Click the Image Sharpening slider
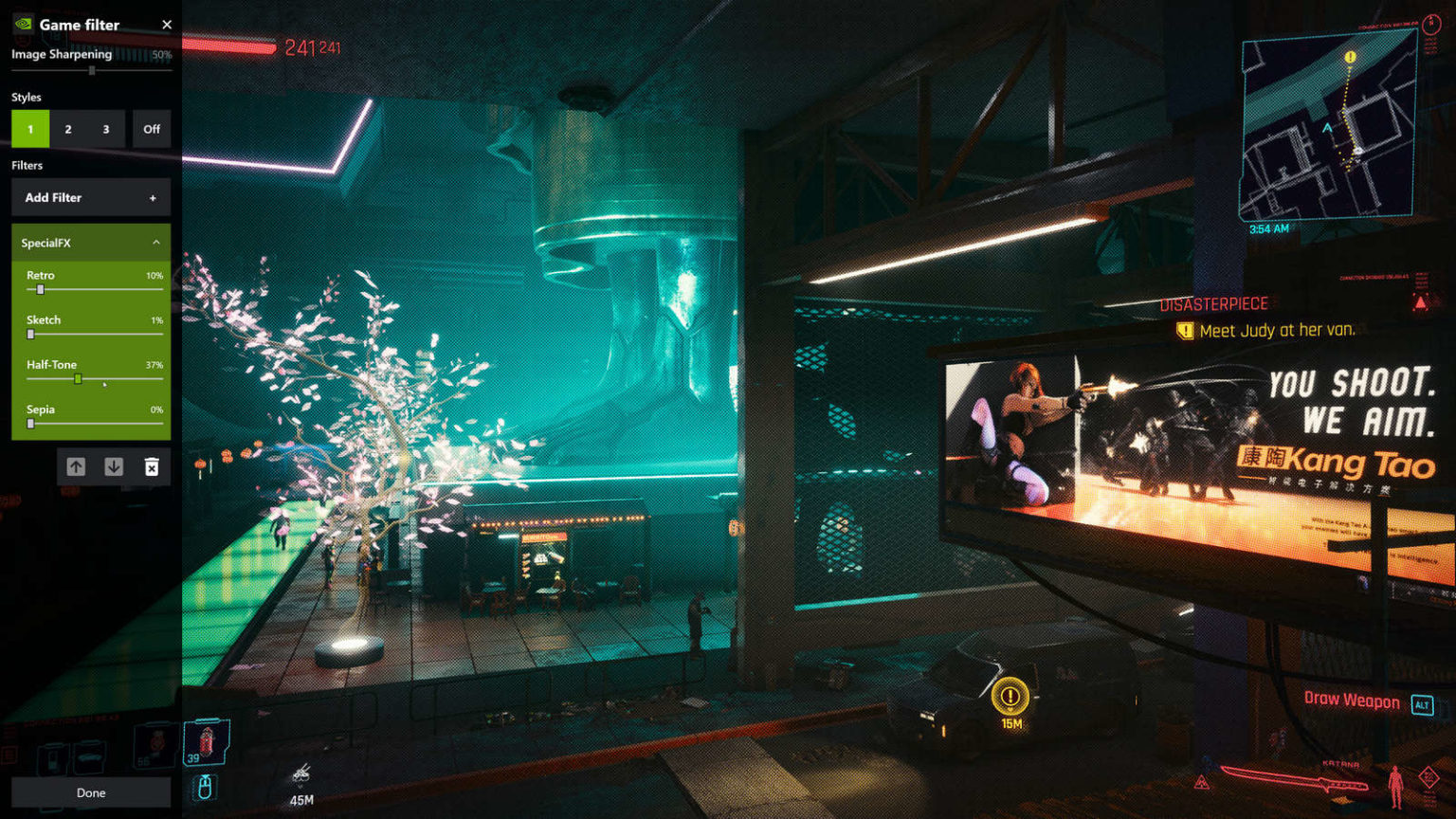The image size is (1456, 819). [92, 70]
